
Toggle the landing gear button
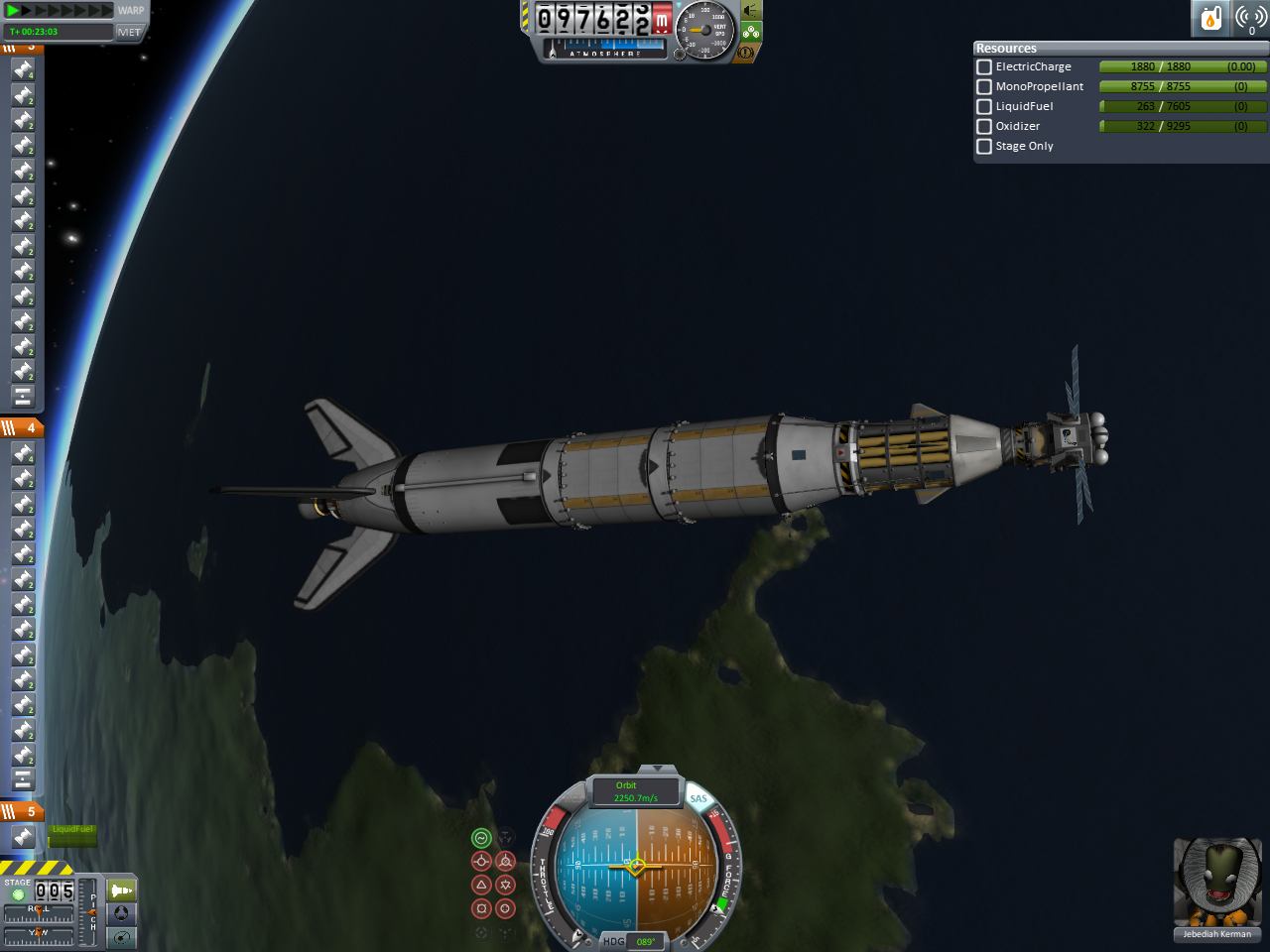coord(751,32)
